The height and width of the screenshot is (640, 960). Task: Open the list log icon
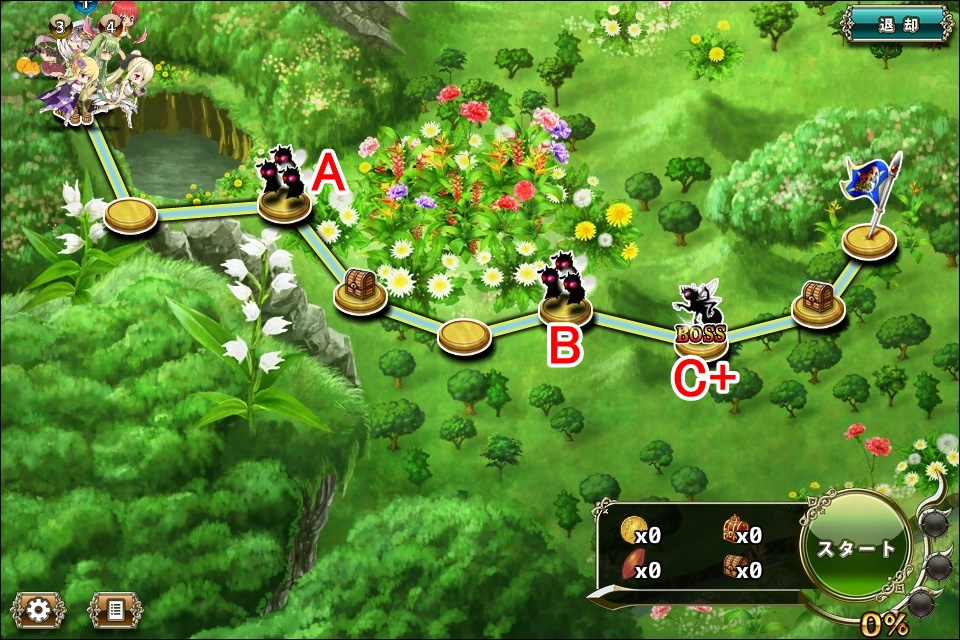[x=115, y=608]
